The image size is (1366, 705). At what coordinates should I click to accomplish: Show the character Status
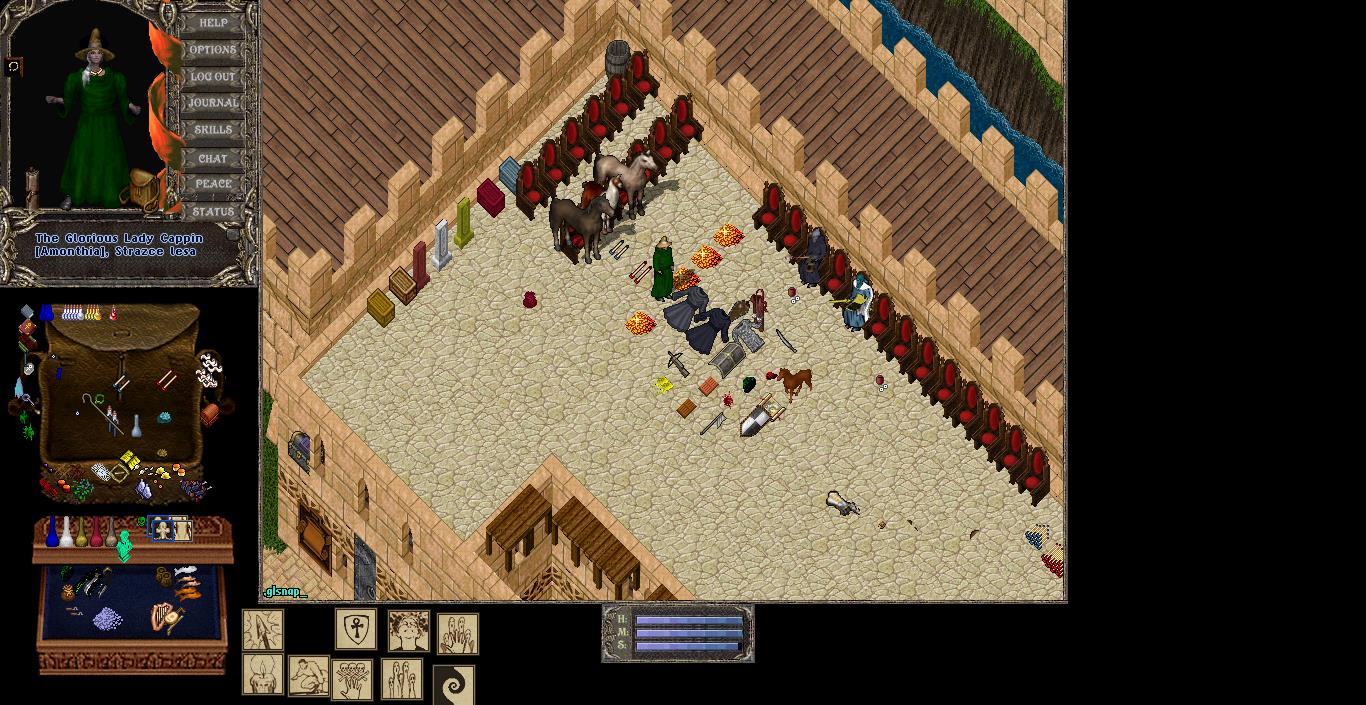213,212
